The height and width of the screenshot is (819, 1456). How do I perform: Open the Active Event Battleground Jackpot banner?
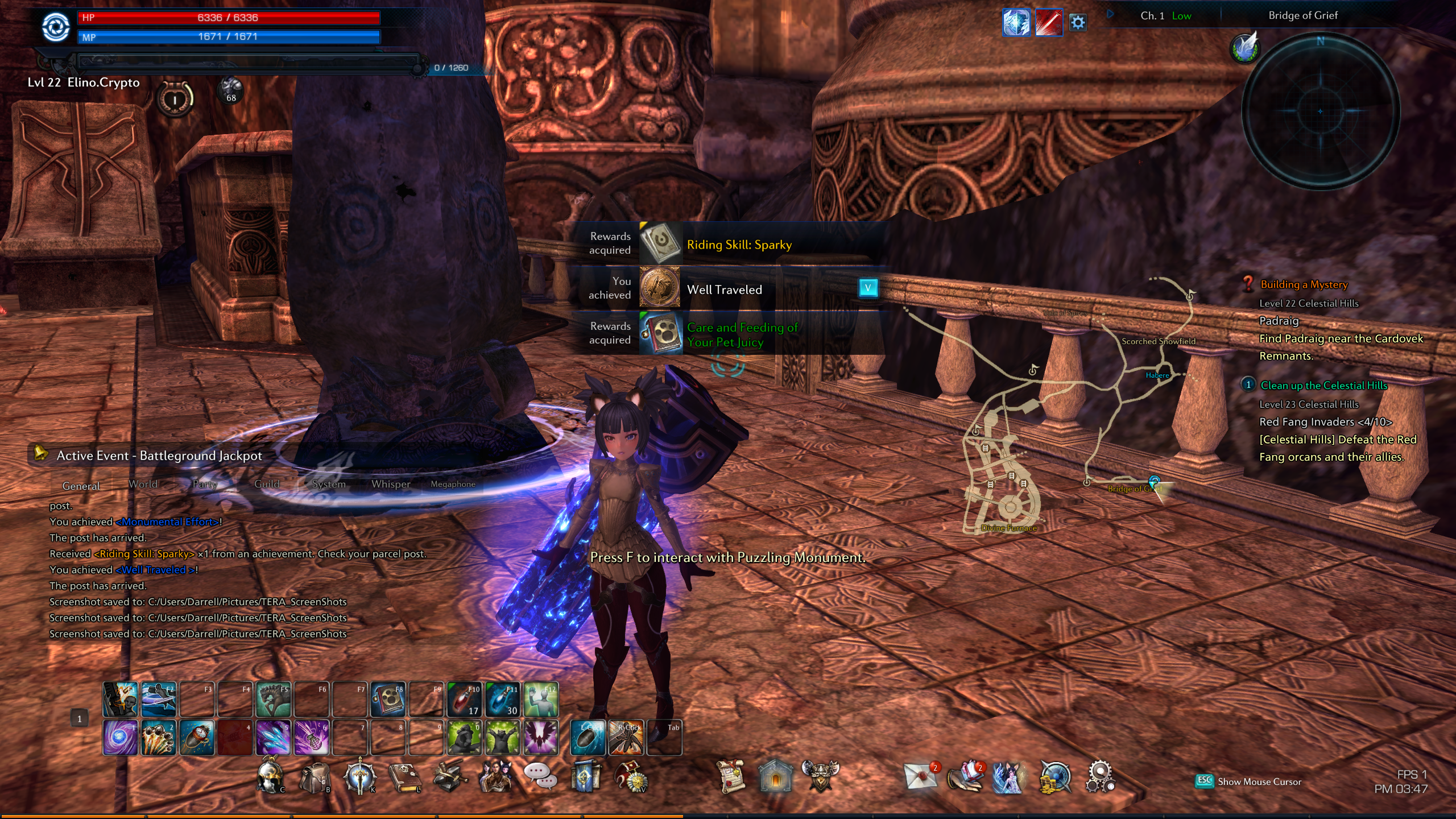pos(159,456)
